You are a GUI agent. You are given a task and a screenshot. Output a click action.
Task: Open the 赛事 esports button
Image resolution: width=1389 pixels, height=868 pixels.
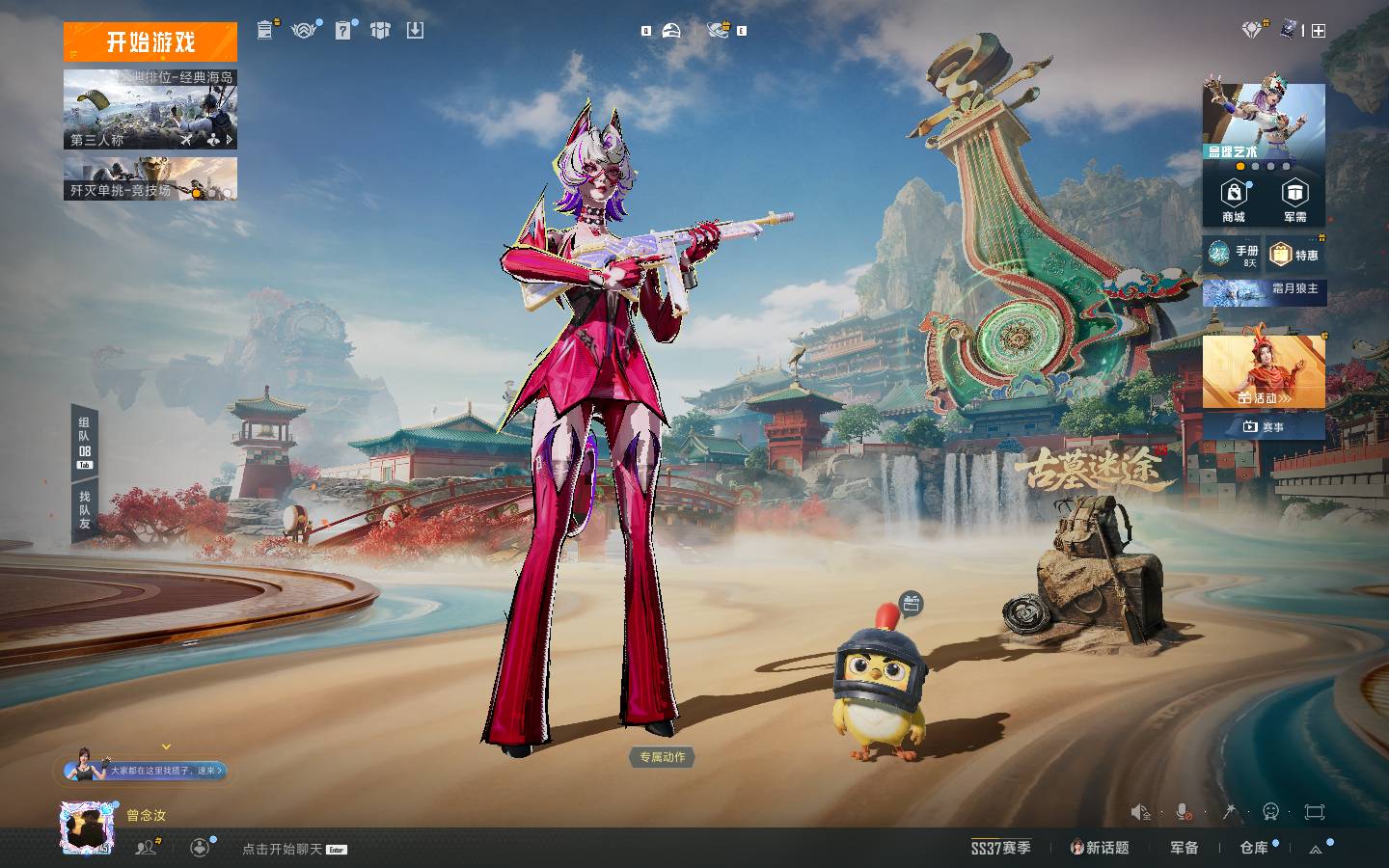click(1264, 426)
